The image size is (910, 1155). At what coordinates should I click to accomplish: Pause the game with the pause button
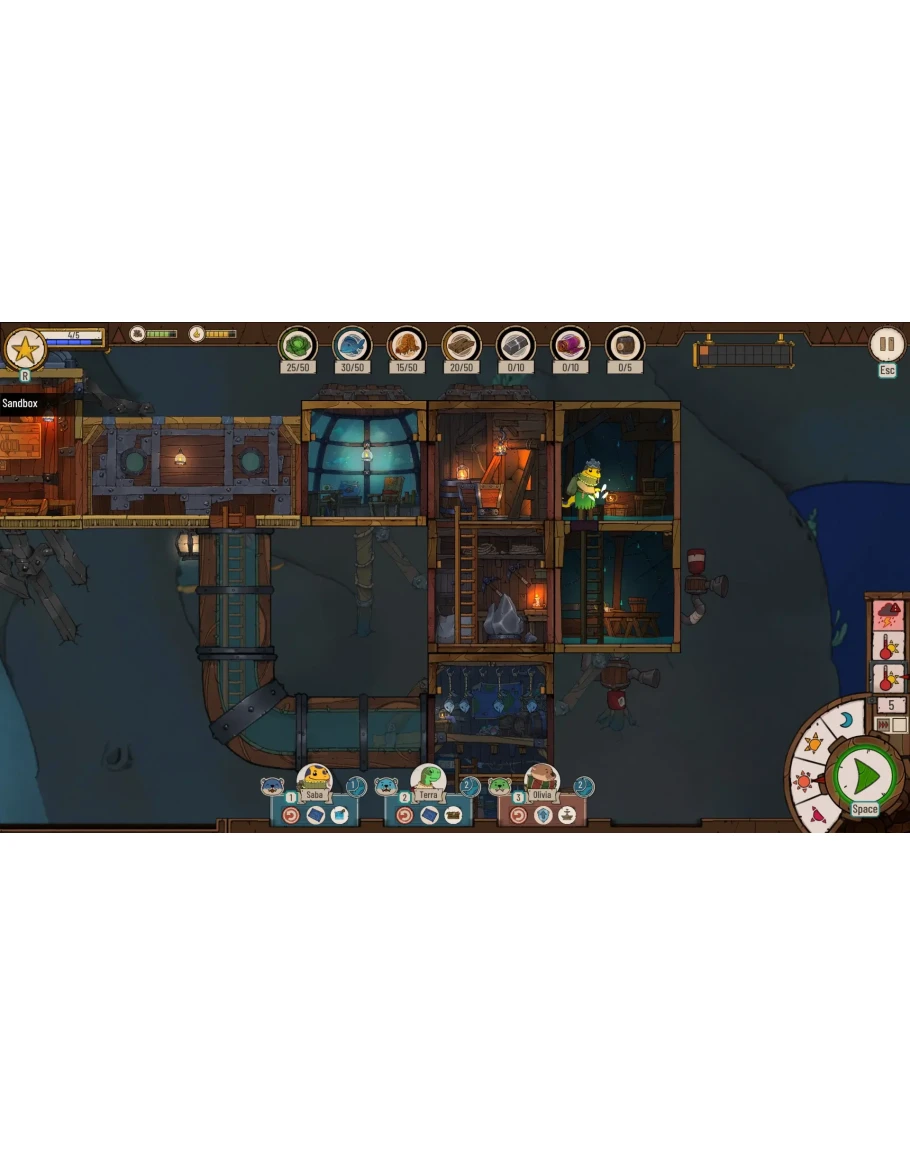[885, 345]
